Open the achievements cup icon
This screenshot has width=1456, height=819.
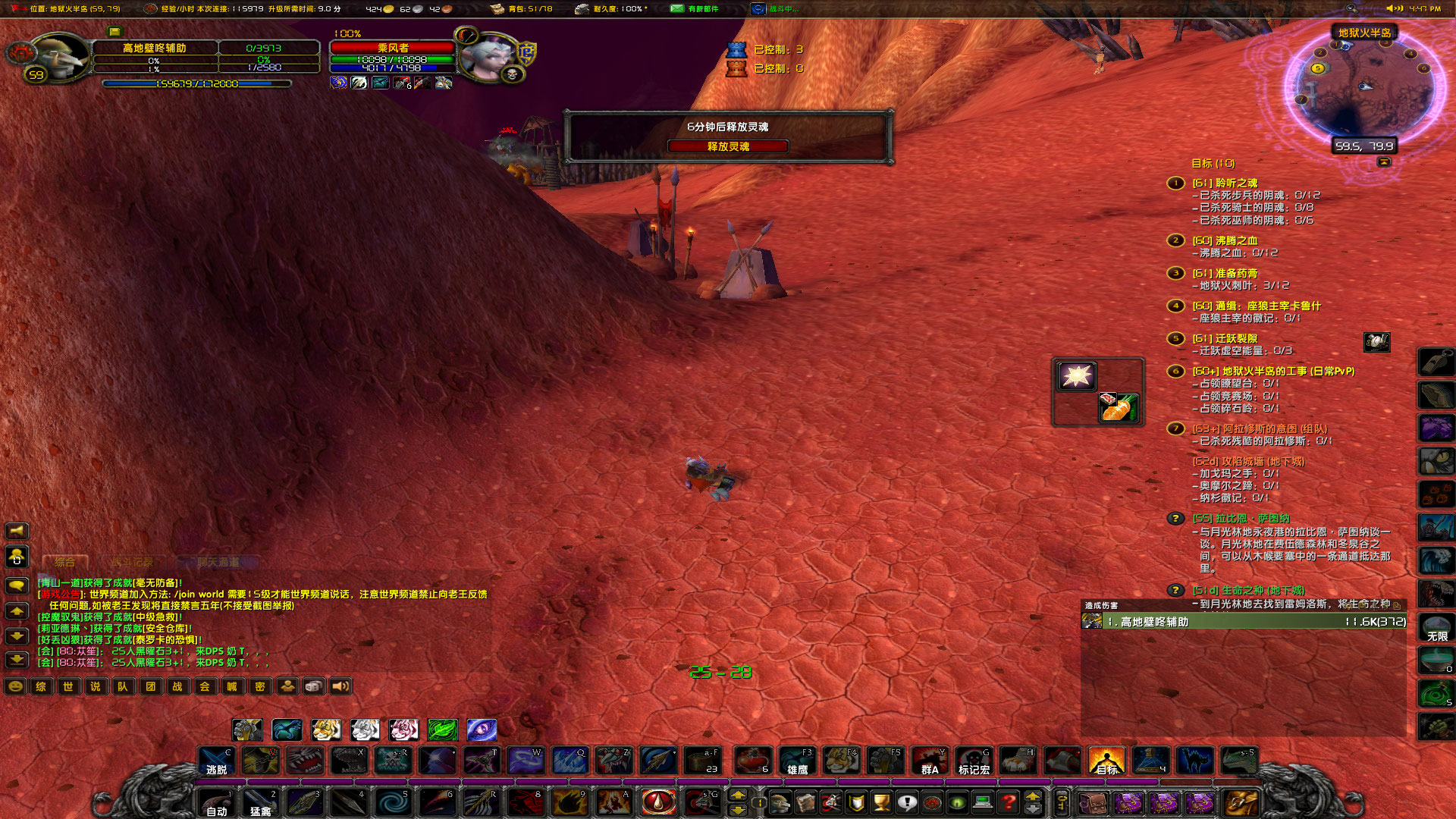pyautogui.click(x=881, y=802)
